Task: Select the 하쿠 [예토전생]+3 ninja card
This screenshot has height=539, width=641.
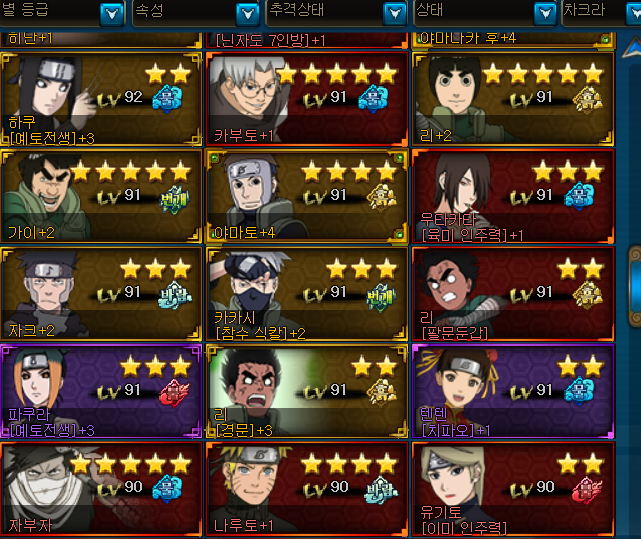Action: pyautogui.click(x=99, y=98)
